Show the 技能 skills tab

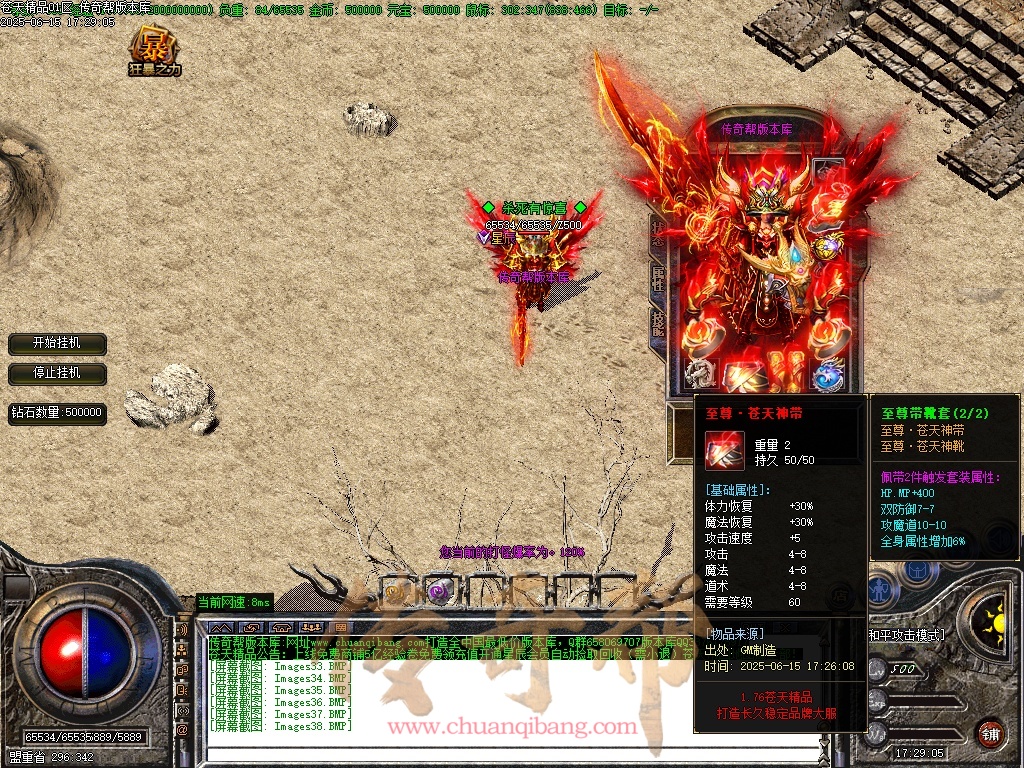(658, 322)
